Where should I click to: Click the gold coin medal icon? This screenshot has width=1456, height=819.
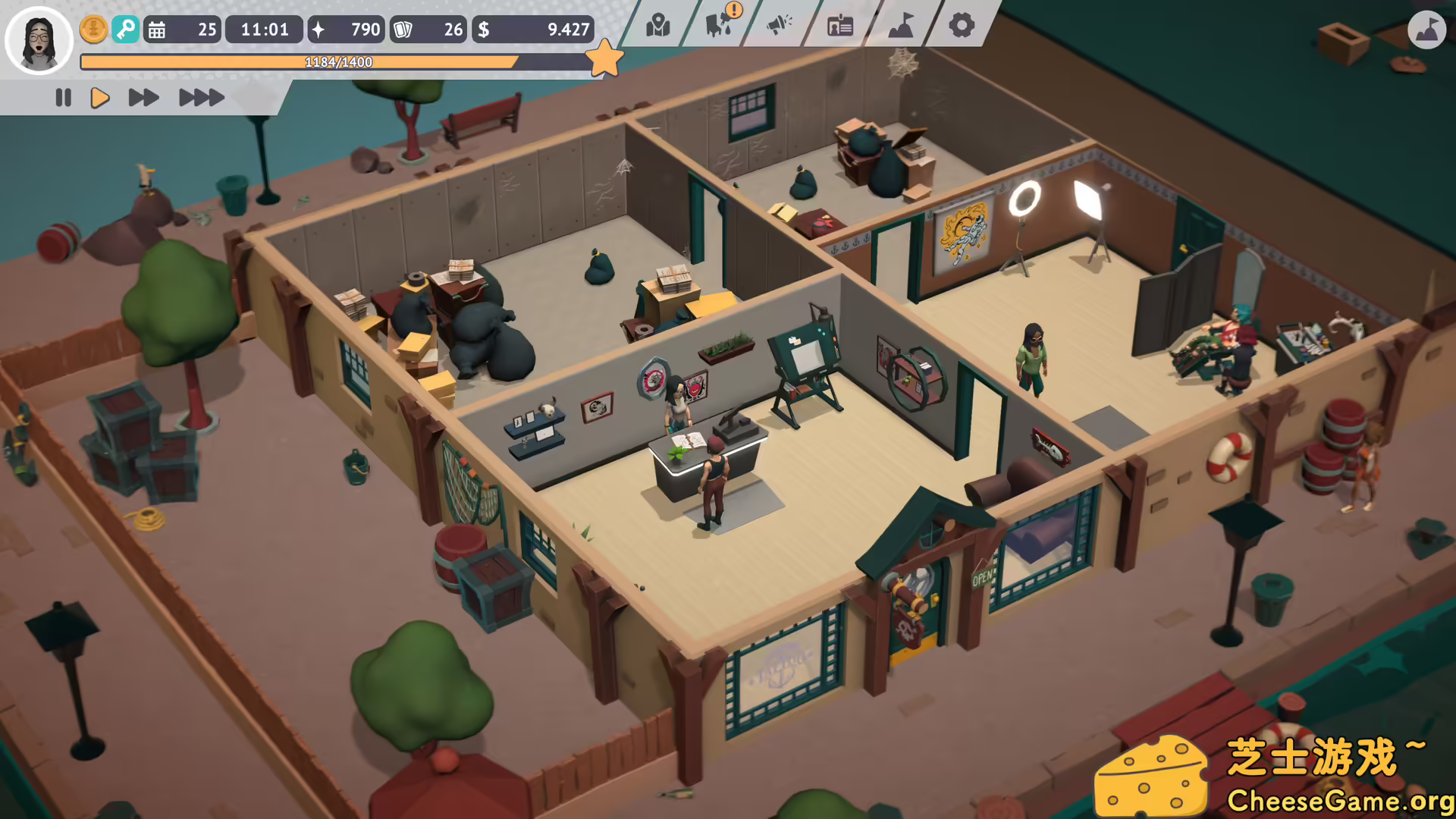coord(92,30)
